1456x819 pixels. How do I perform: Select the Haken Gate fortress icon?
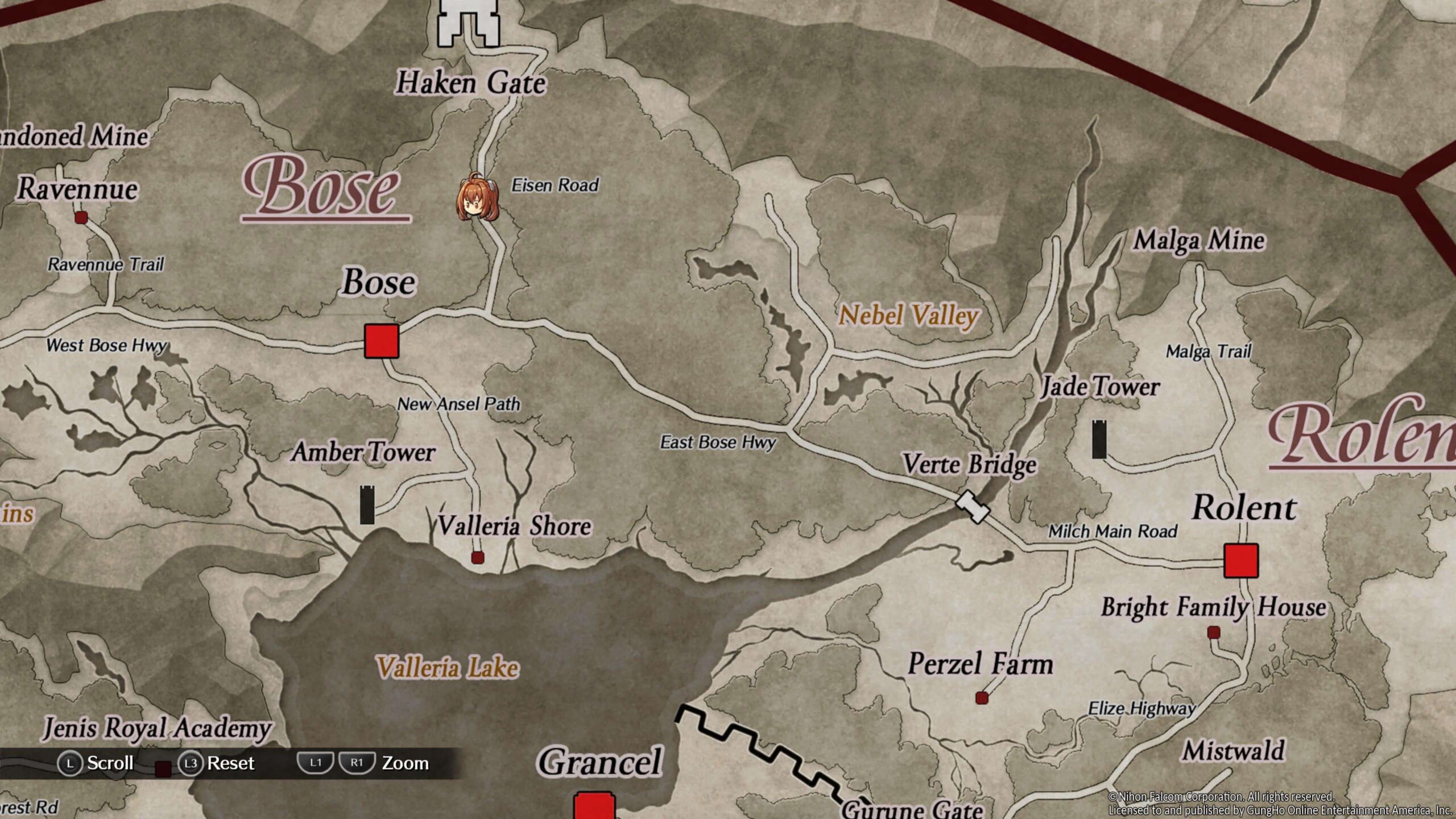[x=468, y=23]
